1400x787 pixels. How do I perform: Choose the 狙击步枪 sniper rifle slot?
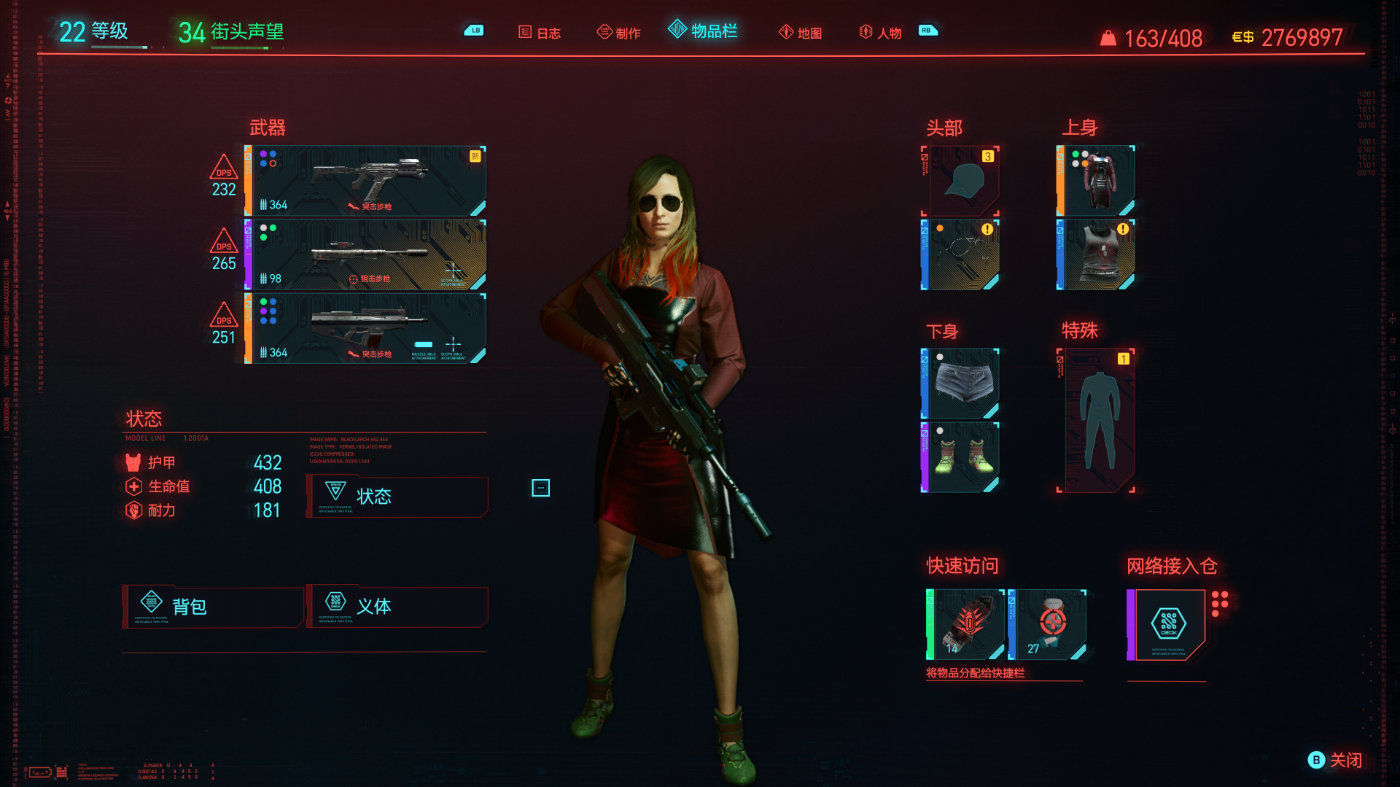point(368,254)
